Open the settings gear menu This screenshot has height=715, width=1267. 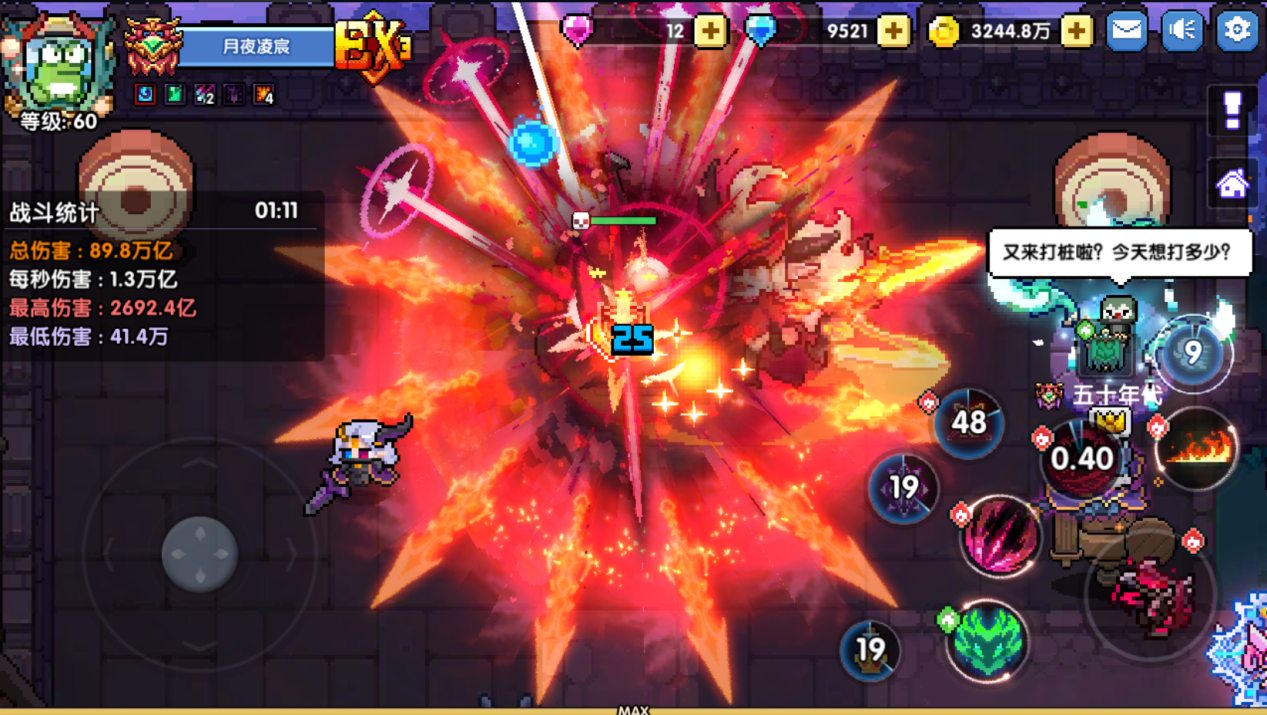1236,30
